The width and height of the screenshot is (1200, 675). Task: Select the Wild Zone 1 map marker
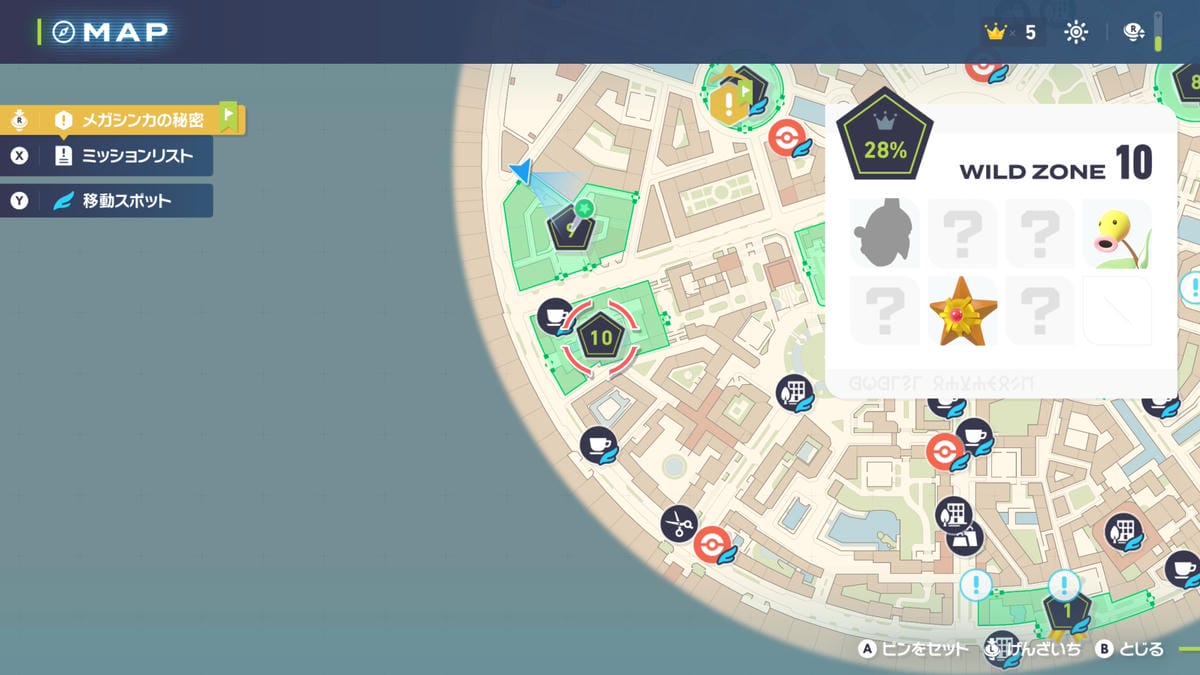click(x=1066, y=611)
